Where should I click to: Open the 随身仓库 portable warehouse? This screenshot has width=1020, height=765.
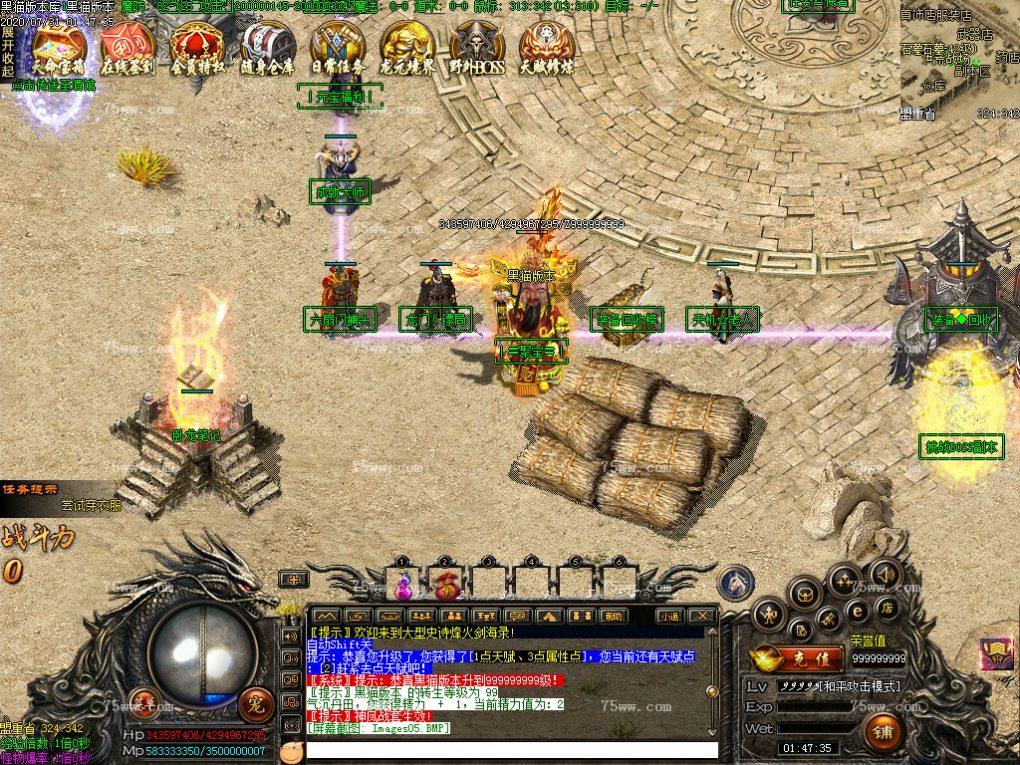[267, 48]
